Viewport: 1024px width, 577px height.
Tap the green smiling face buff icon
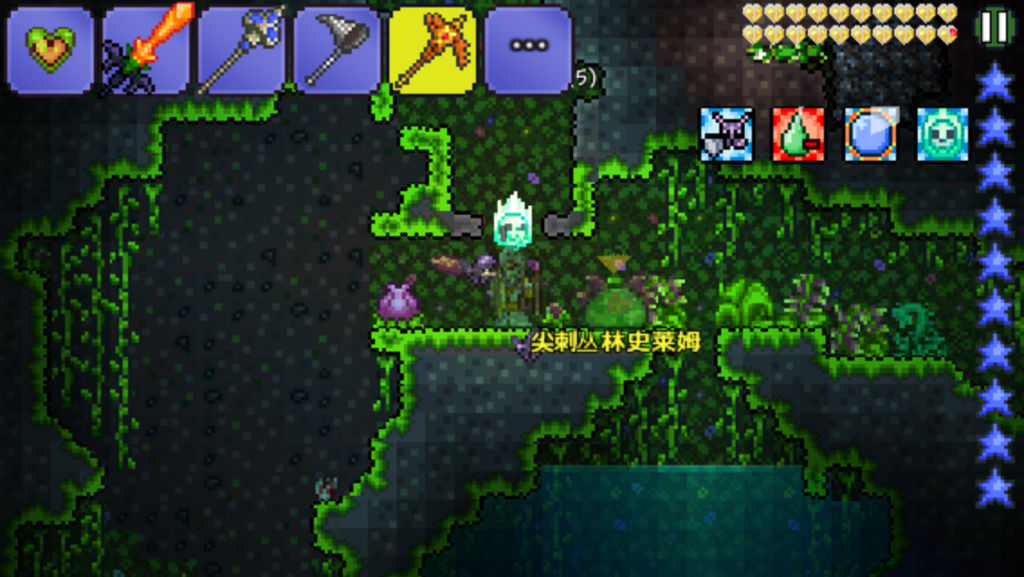pos(942,134)
